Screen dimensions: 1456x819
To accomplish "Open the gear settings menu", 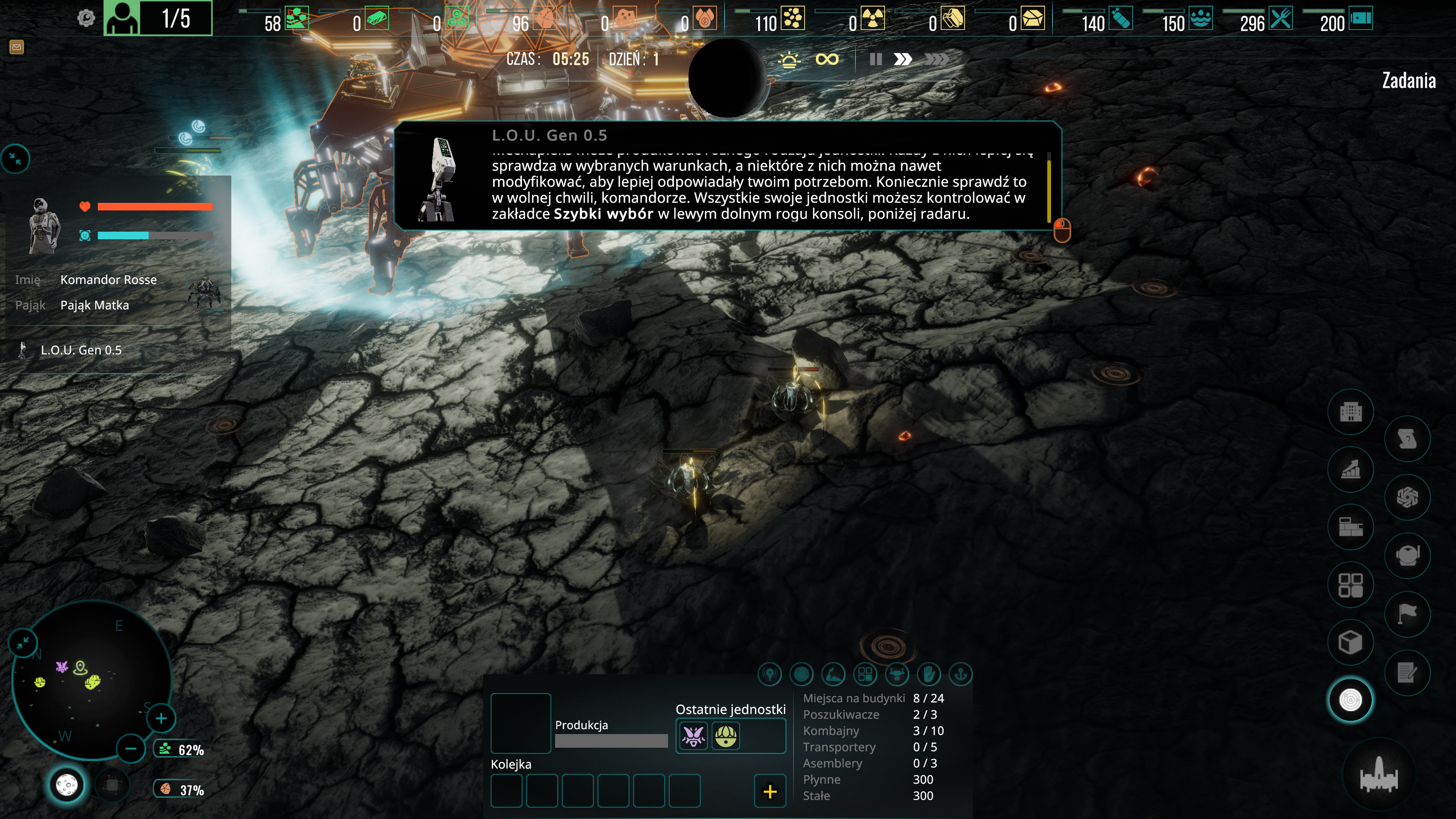I will coord(86,18).
